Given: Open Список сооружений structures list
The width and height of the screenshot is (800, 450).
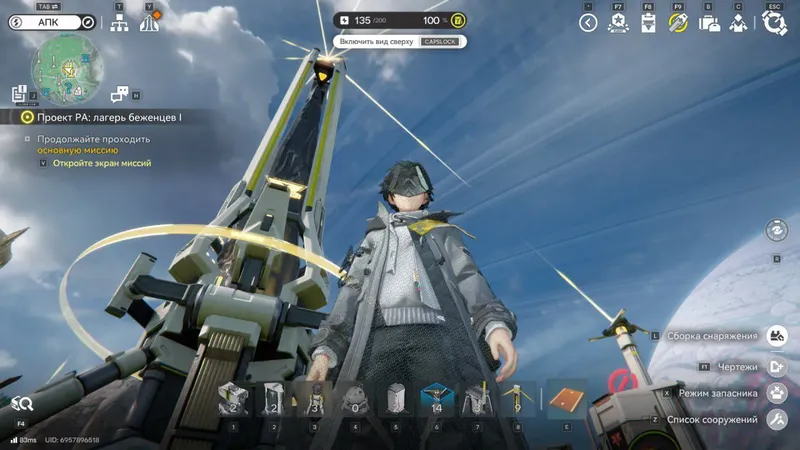Looking at the screenshot, I should 776,419.
